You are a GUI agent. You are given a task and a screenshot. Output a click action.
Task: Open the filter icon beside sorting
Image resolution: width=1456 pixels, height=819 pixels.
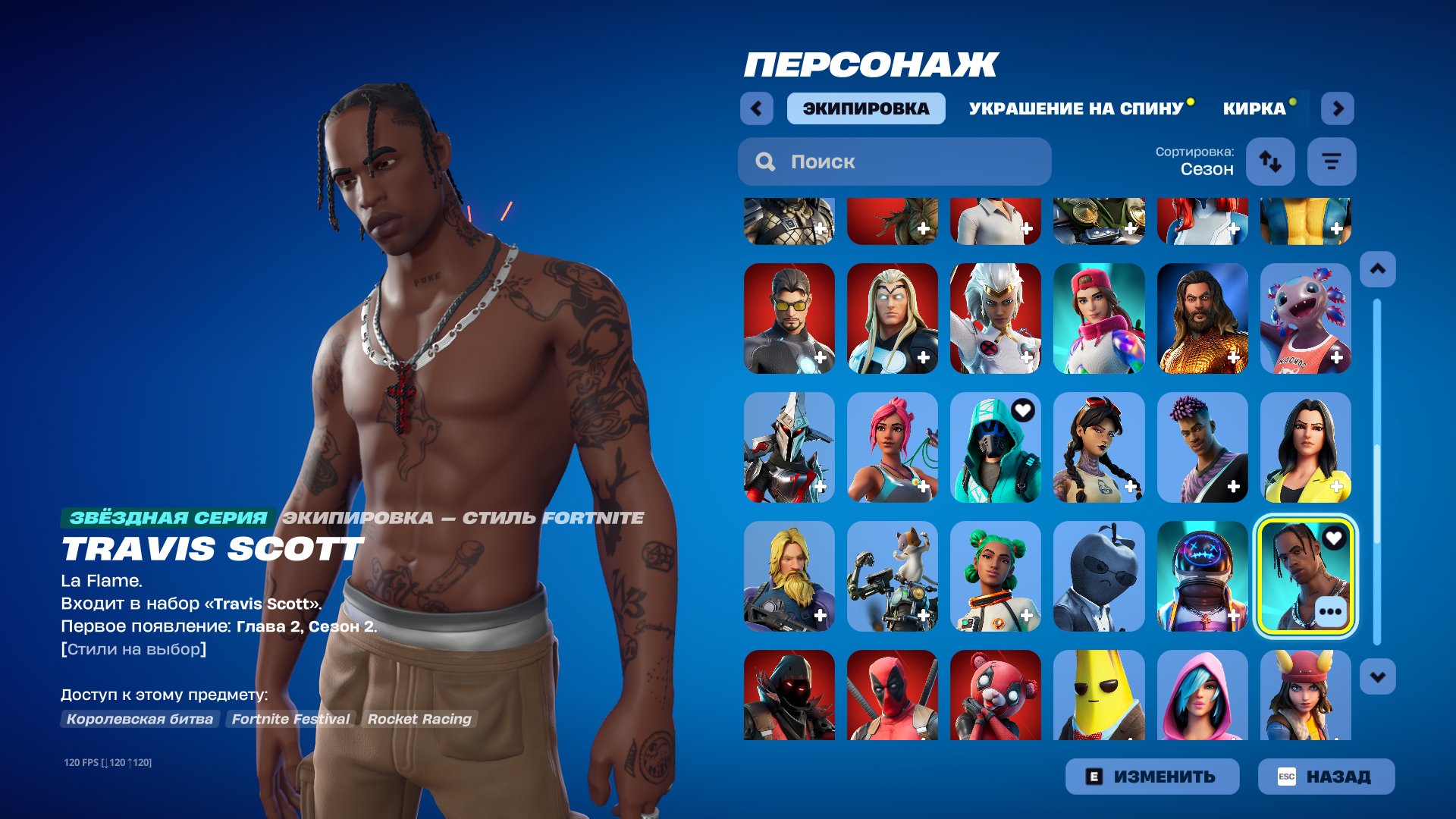1332,161
